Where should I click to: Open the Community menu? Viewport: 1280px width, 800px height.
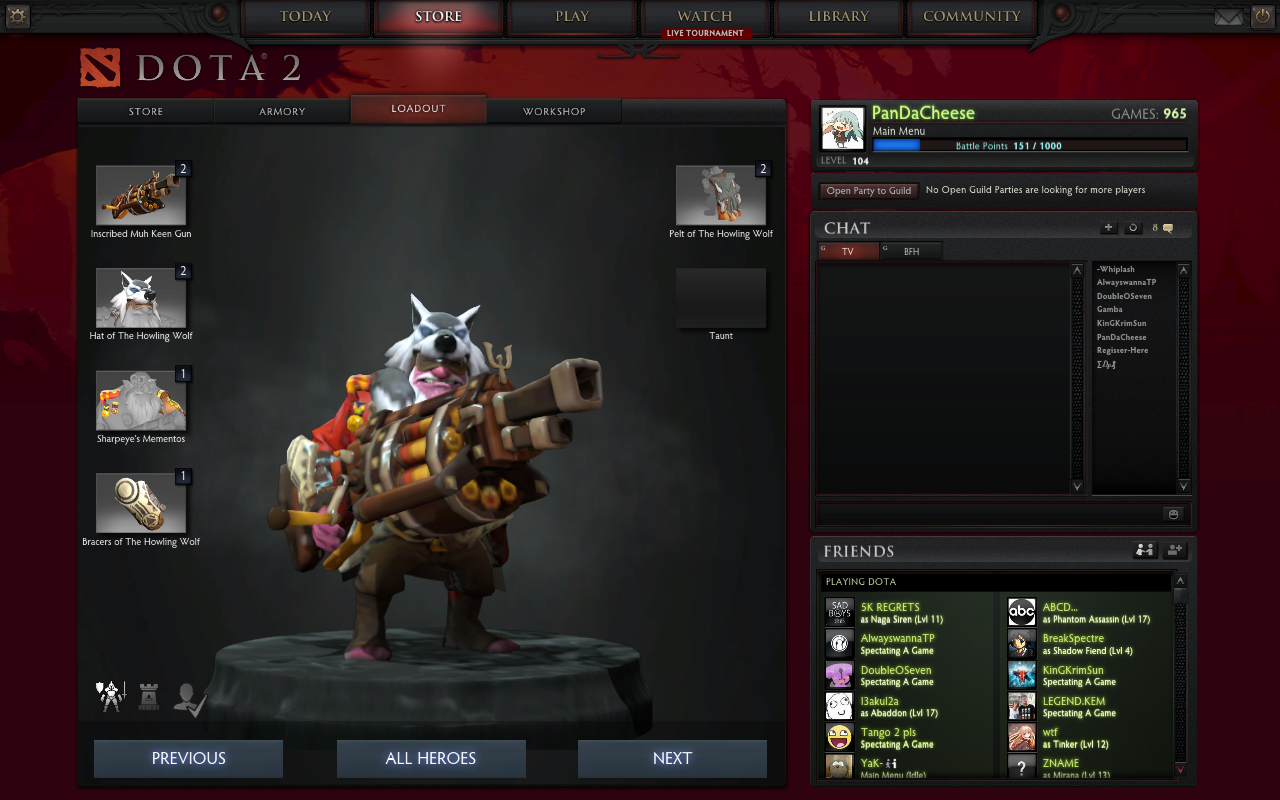point(971,17)
